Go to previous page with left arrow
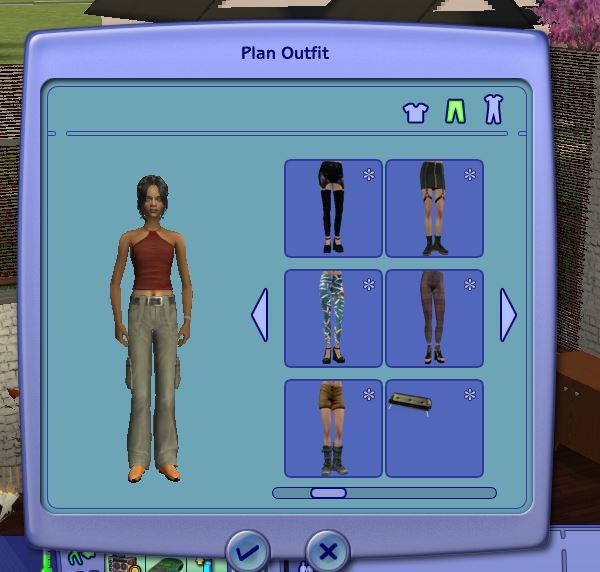This screenshot has width=600, height=572. tap(259, 315)
